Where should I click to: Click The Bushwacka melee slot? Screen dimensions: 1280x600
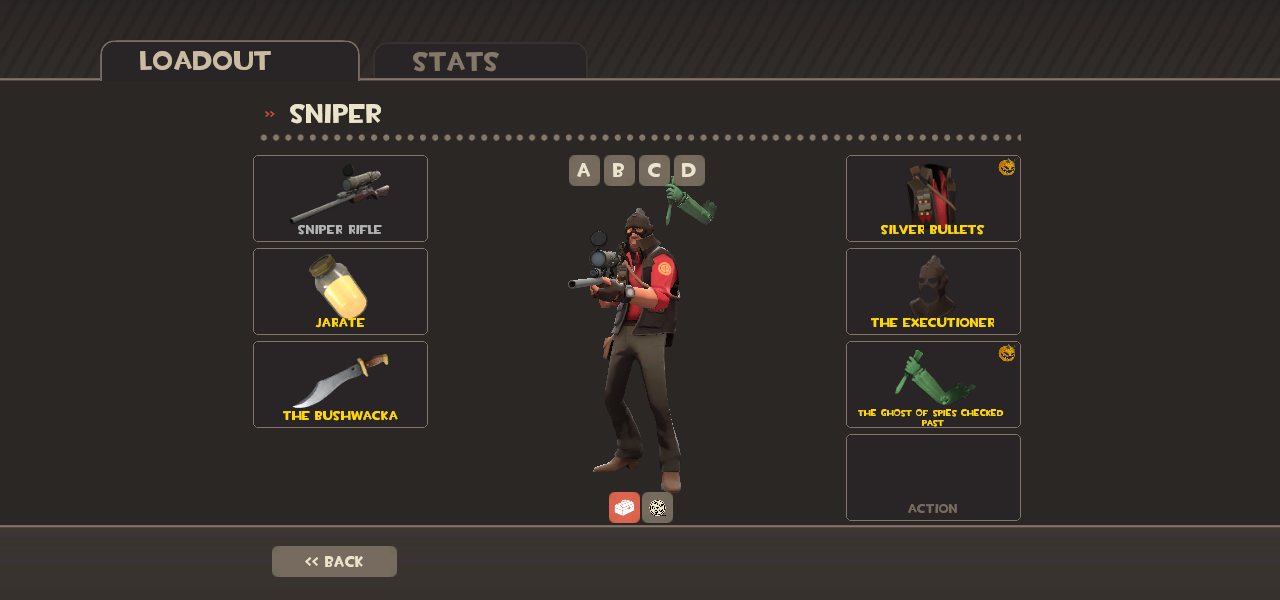pyautogui.click(x=340, y=384)
